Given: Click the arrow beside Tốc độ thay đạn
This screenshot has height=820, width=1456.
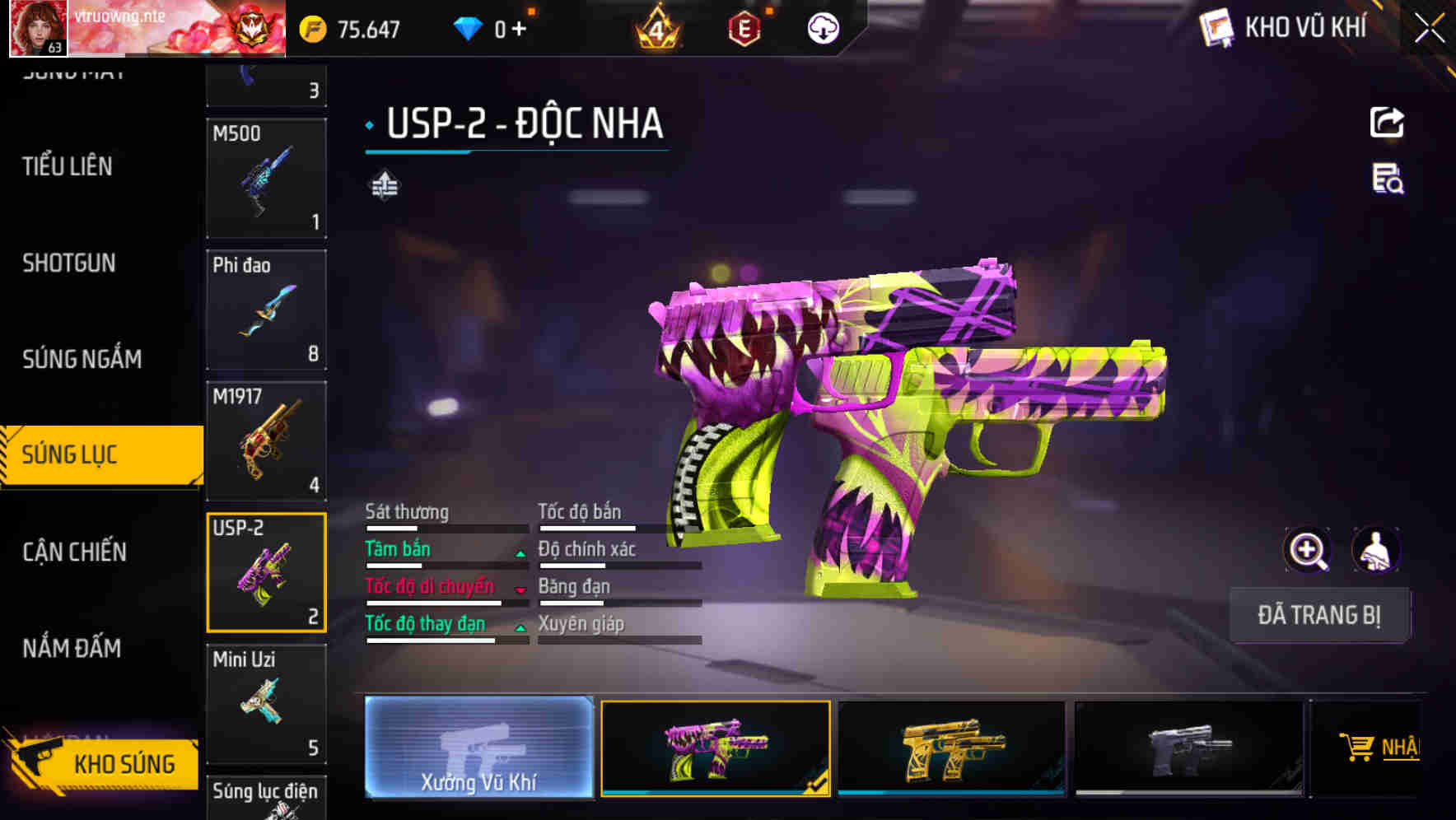Looking at the screenshot, I should pos(520,627).
